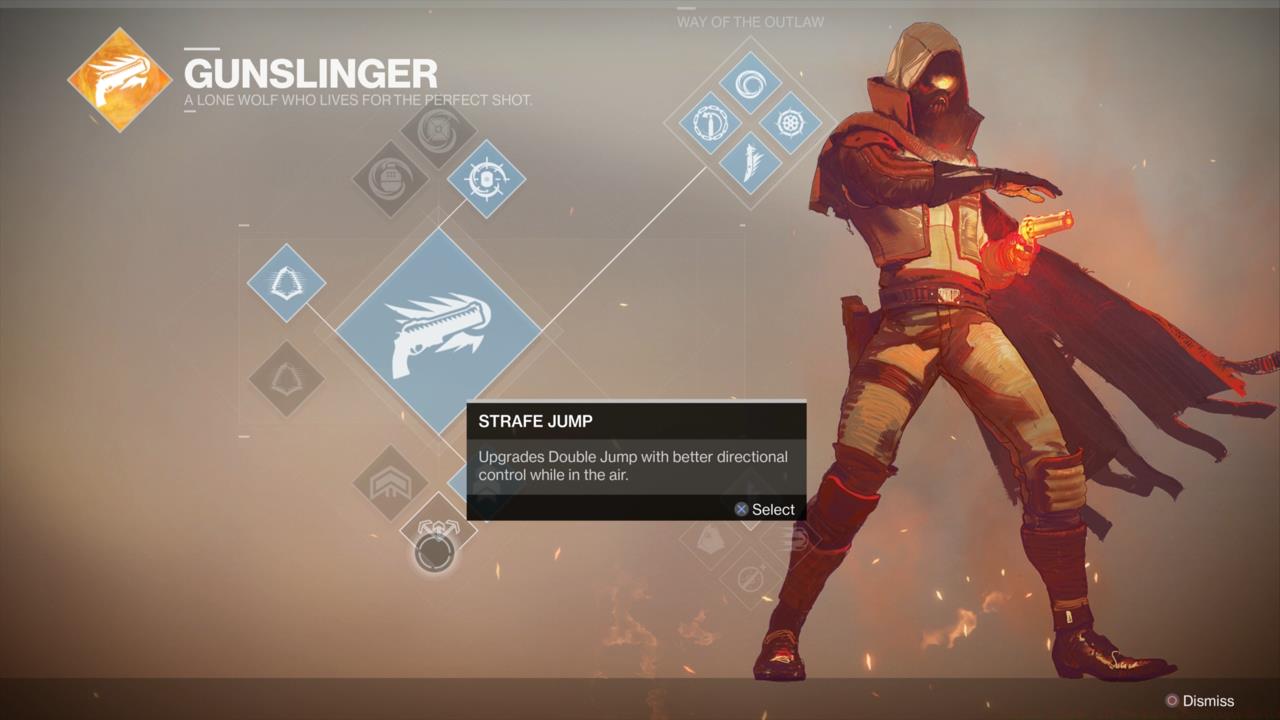Choose the dimmed crossed-circle perk in the lower path
The width and height of the screenshot is (1280, 720).
pos(750,578)
